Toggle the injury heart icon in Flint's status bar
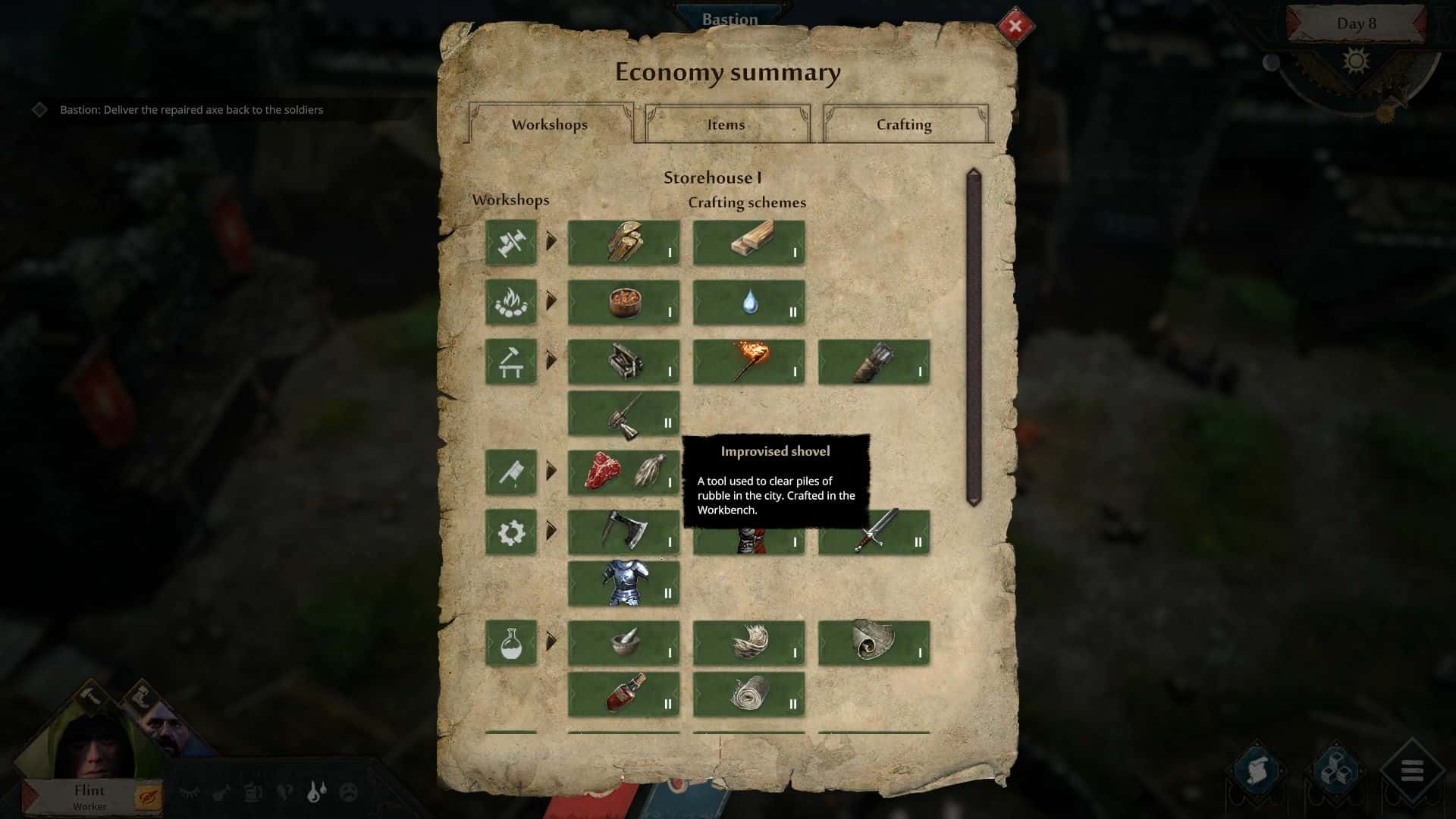The height and width of the screenshot is (819, 1456). [284, 792]
